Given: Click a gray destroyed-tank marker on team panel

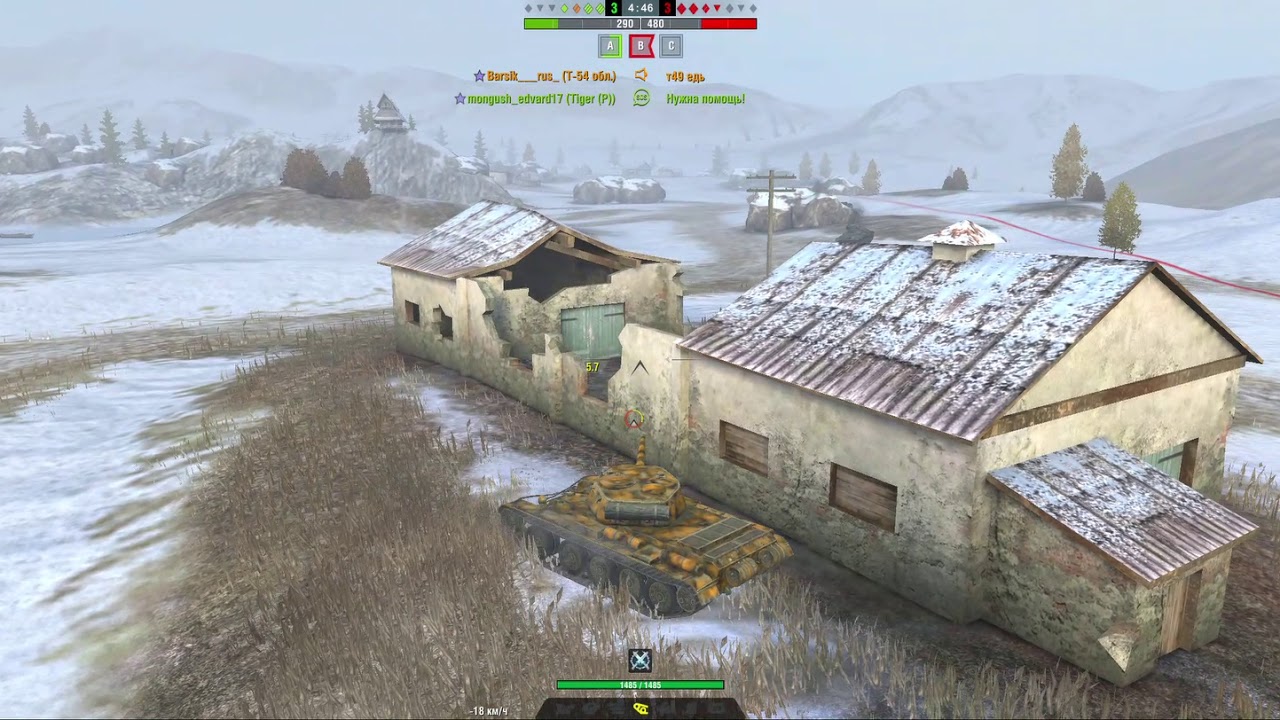Looking at the screenshot, I should tap(527, 8).
